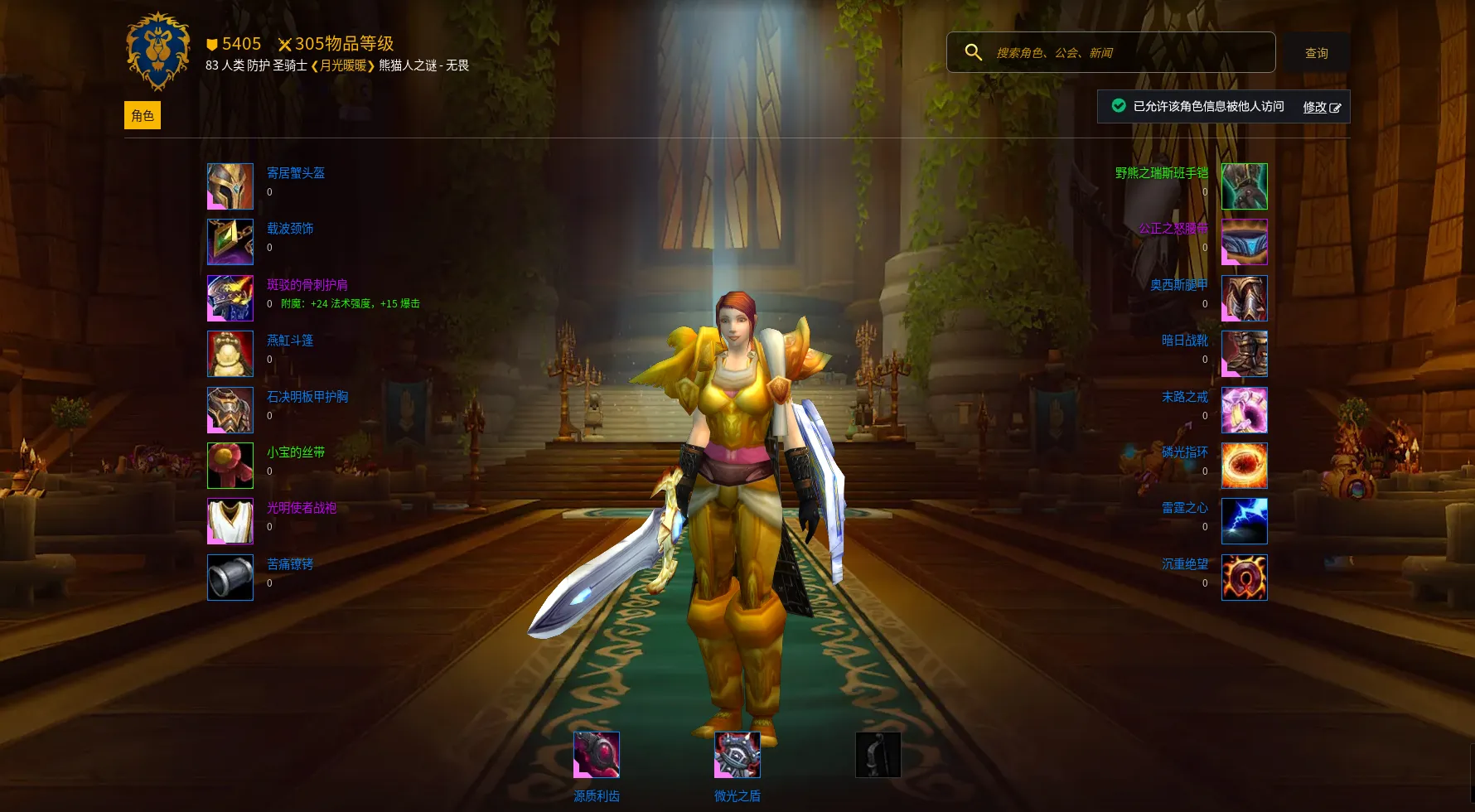Inspect the 石决明板甲护胸 chest slot
1475x812 pixels.
[x=230, y=410]
